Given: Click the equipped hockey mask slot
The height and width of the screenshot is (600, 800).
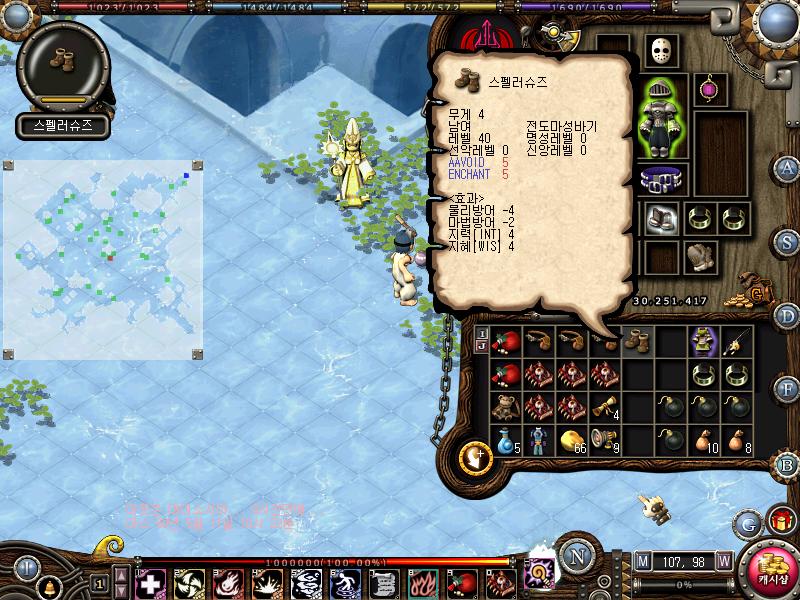Looking at the screenshot, I should click(x=662, y=50).
